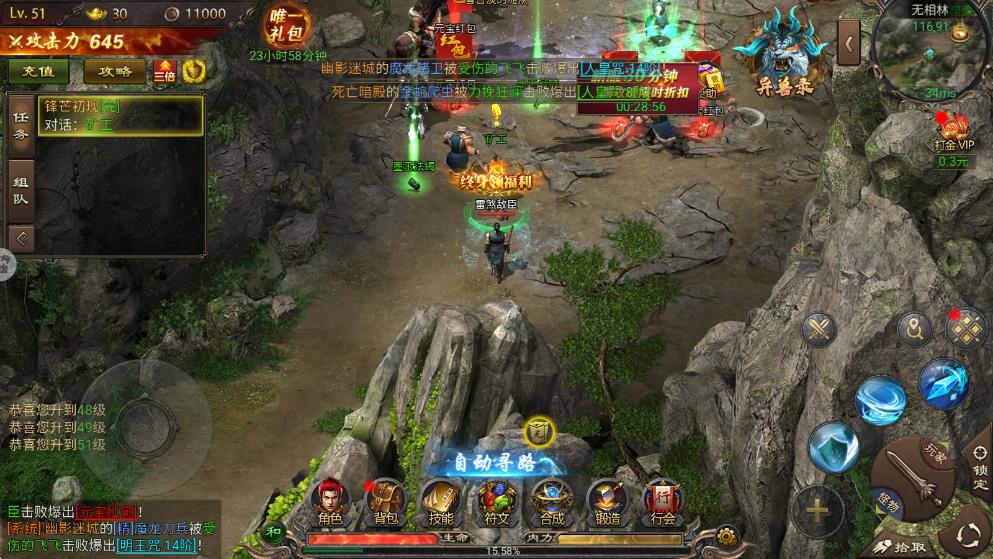Open the 技能 skills menu
Screen dimensions: 993x559
tap(440, 501)
